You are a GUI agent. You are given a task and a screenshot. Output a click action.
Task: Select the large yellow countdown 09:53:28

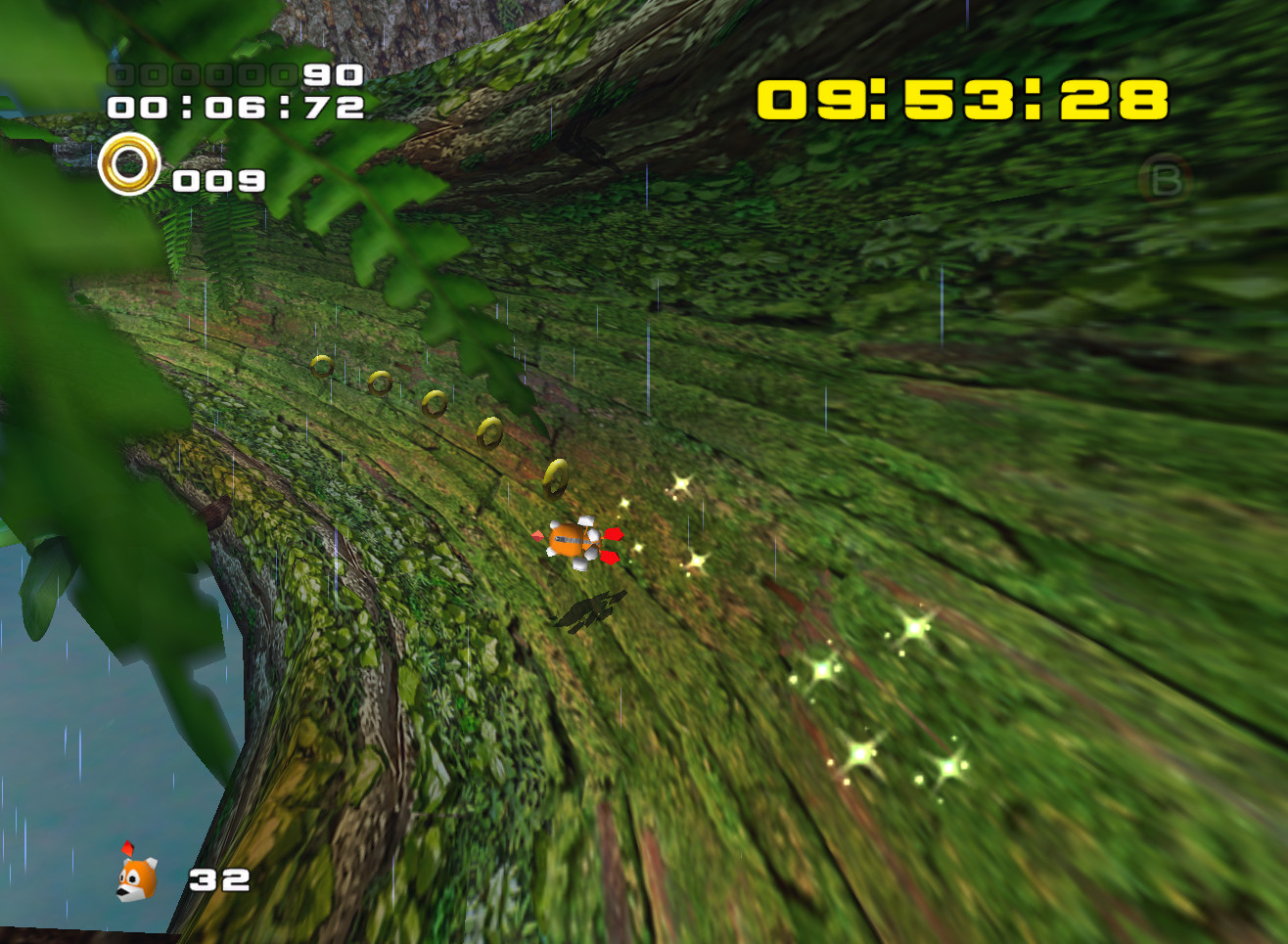pos(962,100)
